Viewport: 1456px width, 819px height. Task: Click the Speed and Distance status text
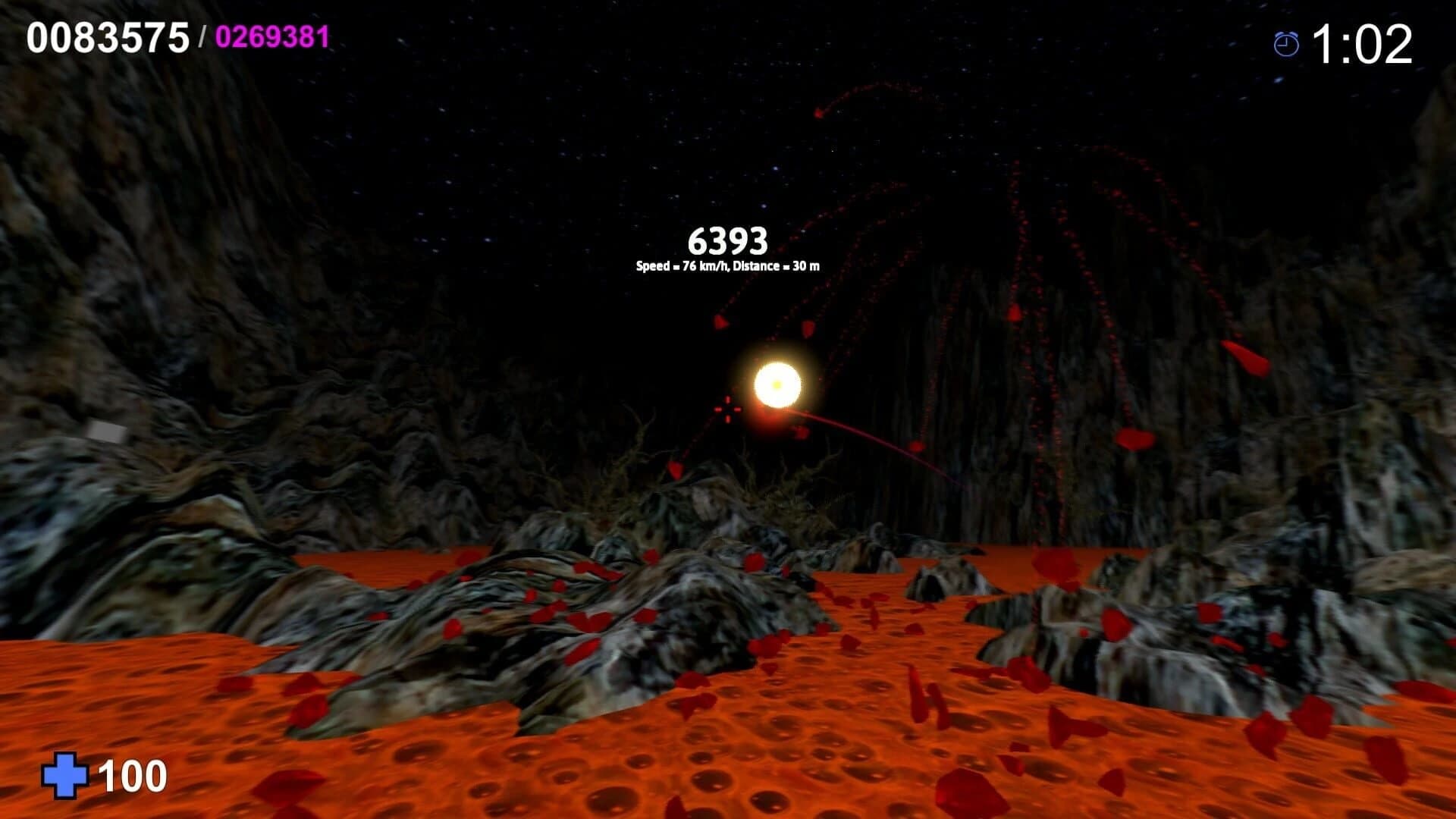point(730,267)
